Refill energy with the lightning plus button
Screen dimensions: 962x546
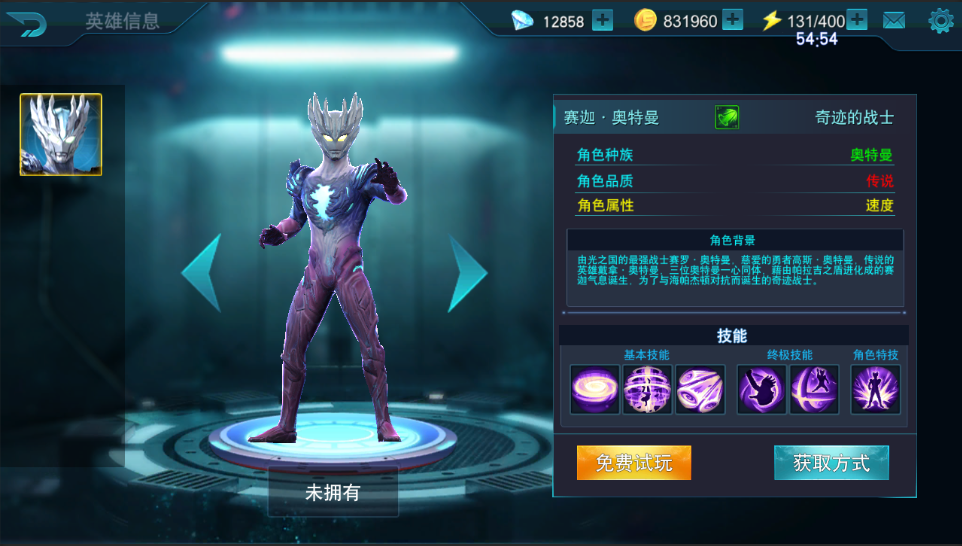(857, 20)
